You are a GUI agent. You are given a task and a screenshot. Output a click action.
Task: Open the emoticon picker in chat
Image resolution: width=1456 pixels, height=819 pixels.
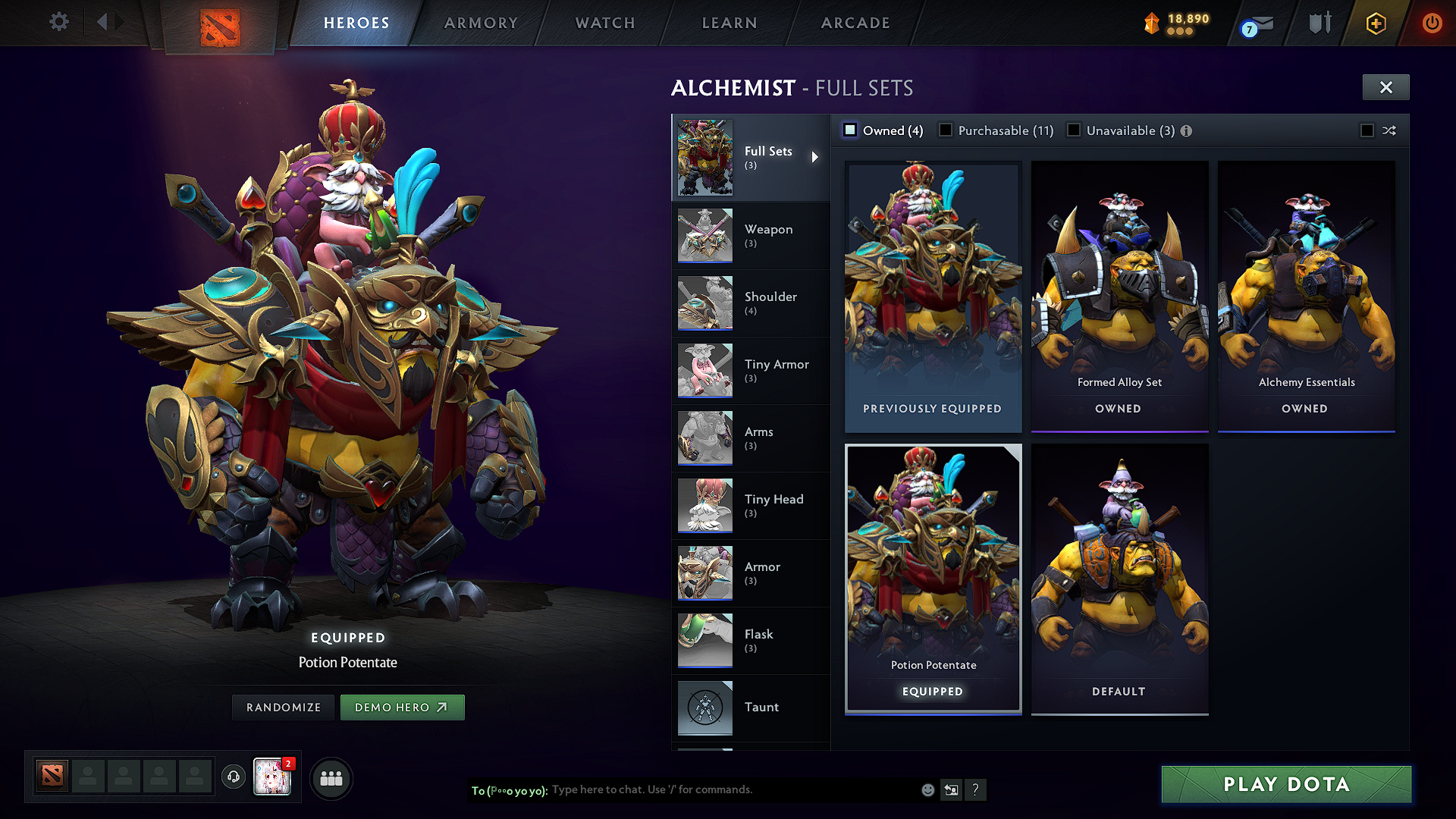[x=927, y=789]
